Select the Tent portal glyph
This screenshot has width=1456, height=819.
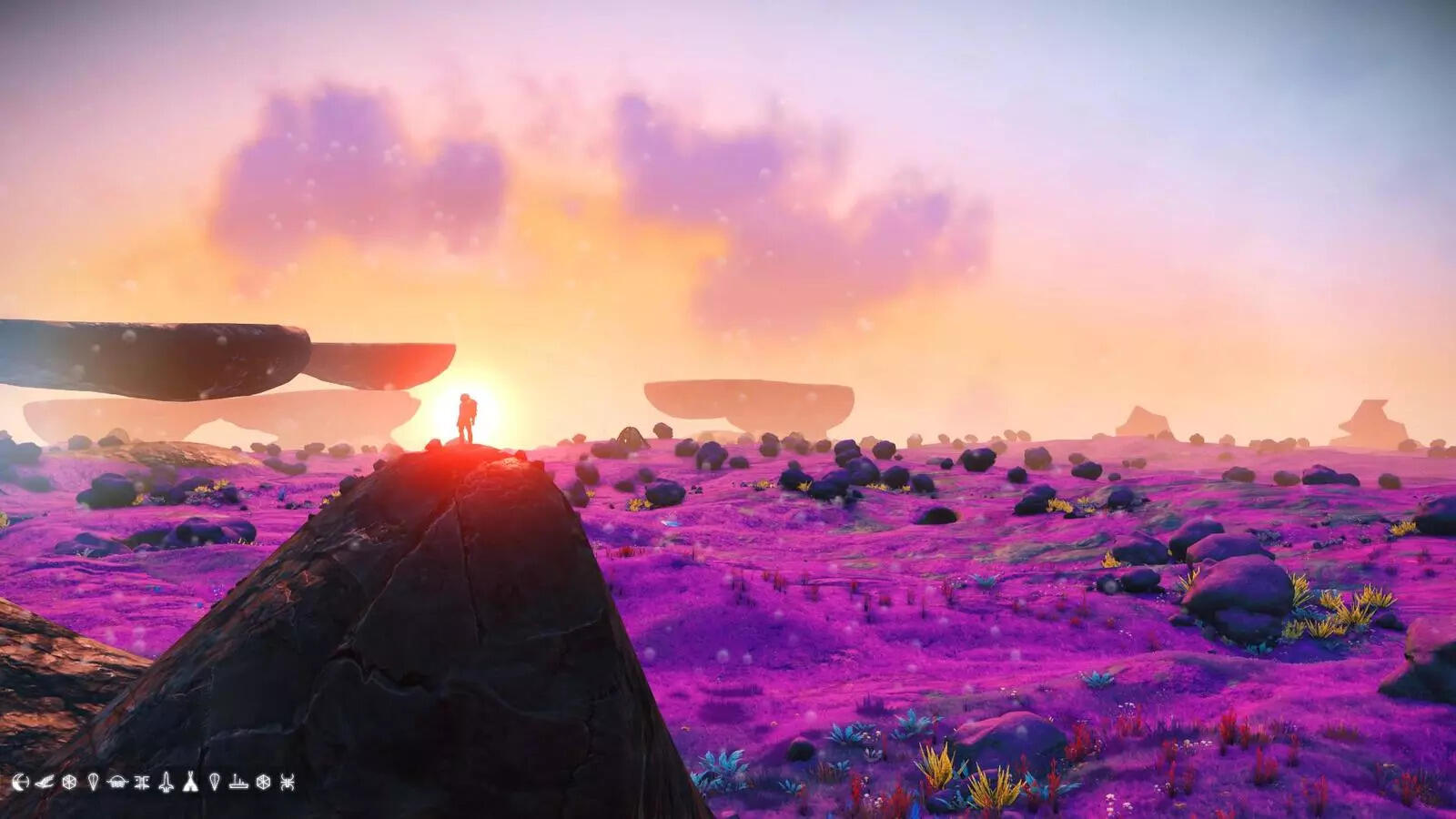[191, 783]
